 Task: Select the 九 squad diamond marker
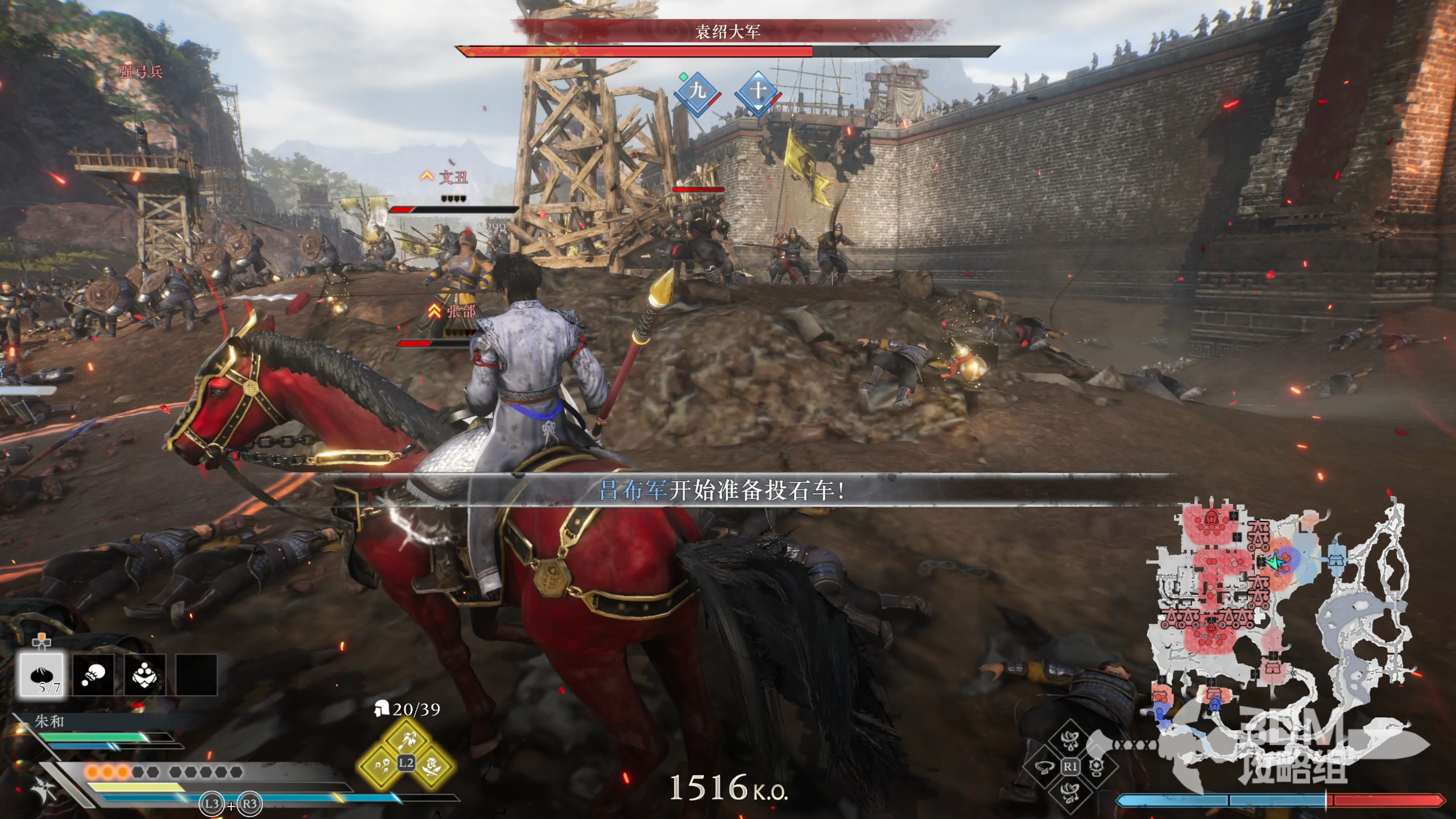[697, 92]
